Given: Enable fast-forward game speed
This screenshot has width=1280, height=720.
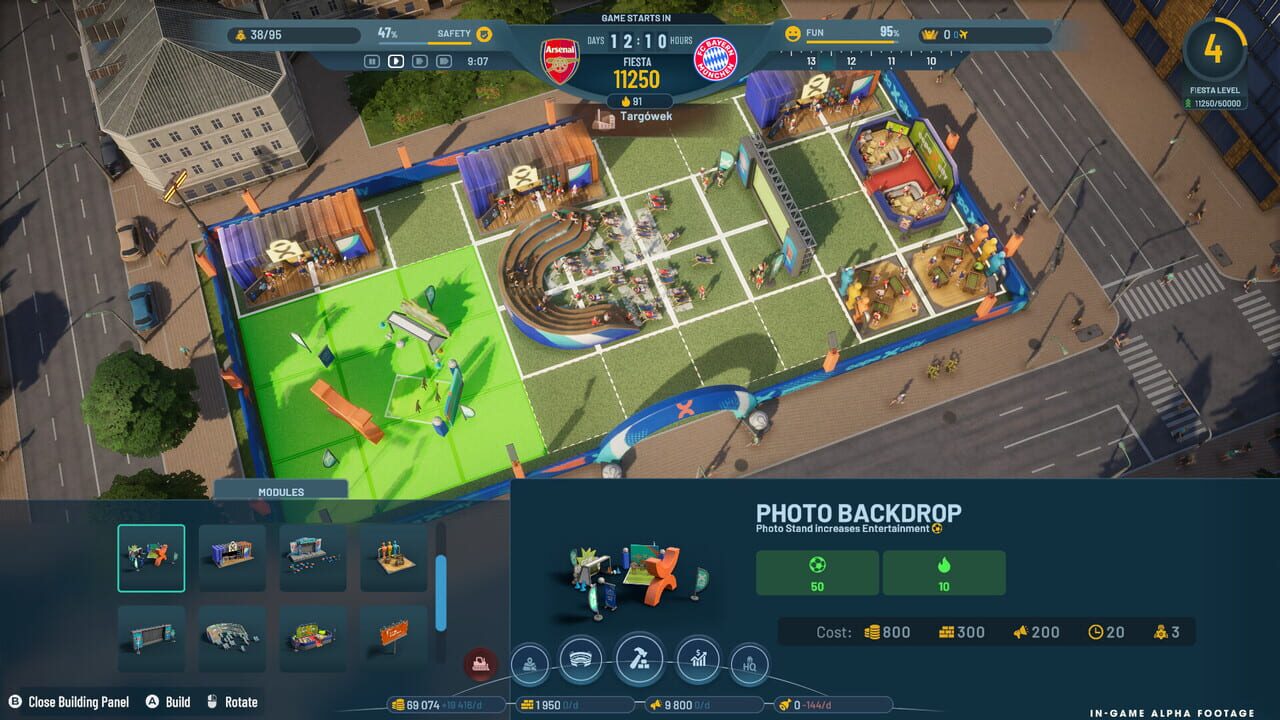Looking at the screenshot, I should 418,60.
